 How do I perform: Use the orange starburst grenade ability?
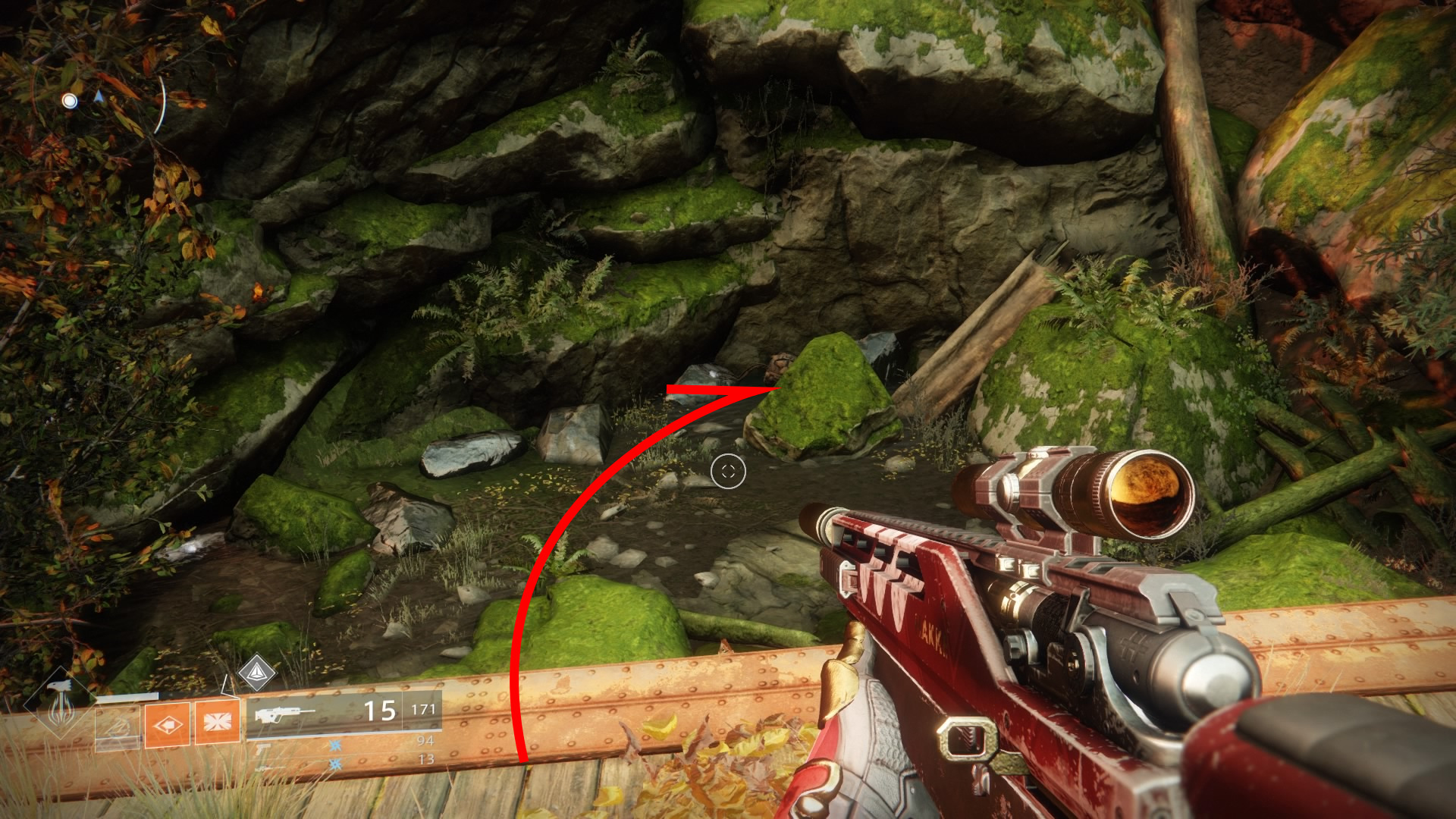(x=217, y=723)
